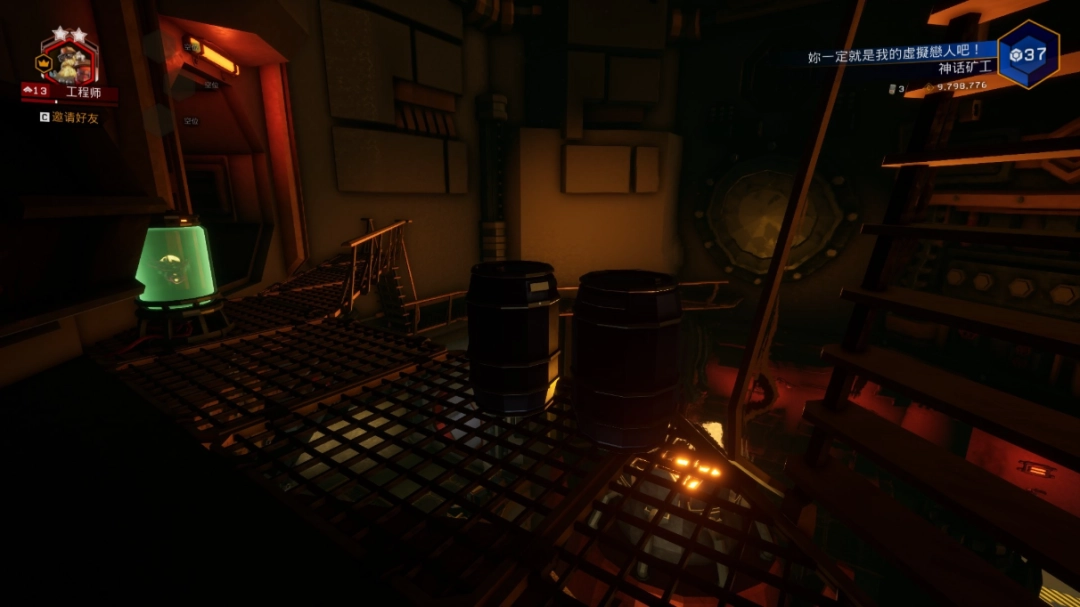This screenshot has height=607, width=1080.
Task: Open the blue rank 37 badge
Action: tap(1028, 54)
